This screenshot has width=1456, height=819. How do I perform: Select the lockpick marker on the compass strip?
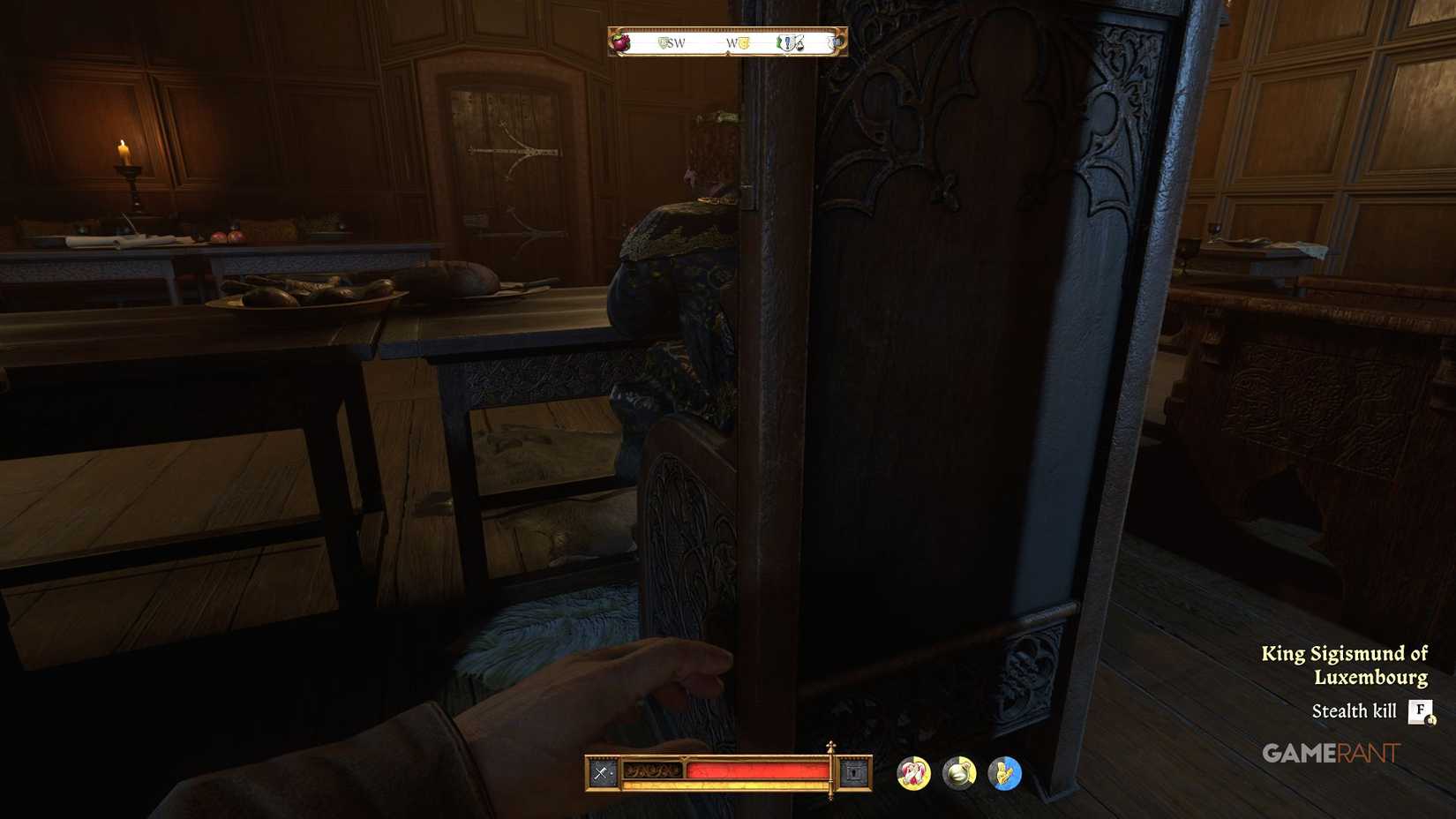coord(799,41)
